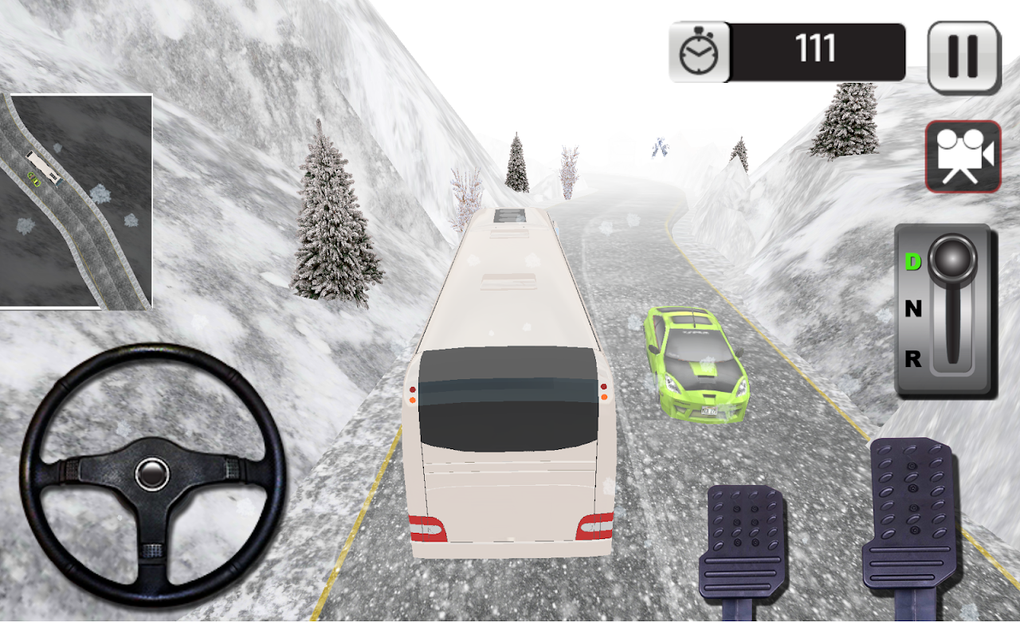Screen dimensions: 1020x622
Task: Click the road minimap
Action: pos(77,201)
